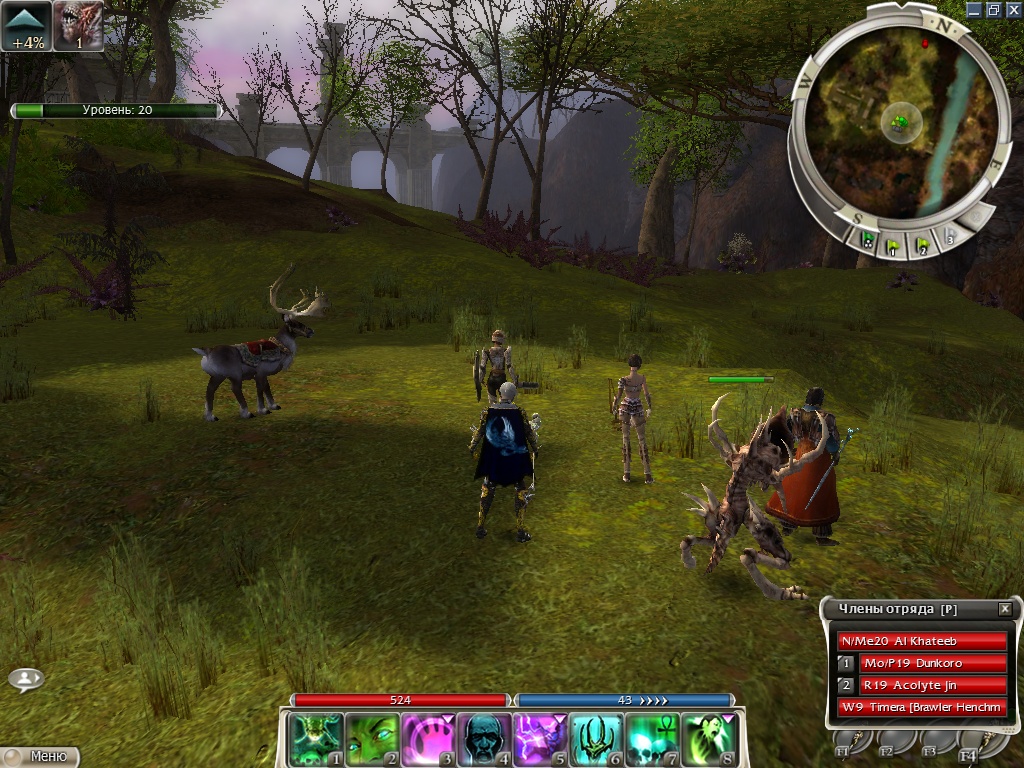This screenshot has width=1024, height=768.
Task: Activate the grey stone face skill
Action: click(x=484, y=740)
